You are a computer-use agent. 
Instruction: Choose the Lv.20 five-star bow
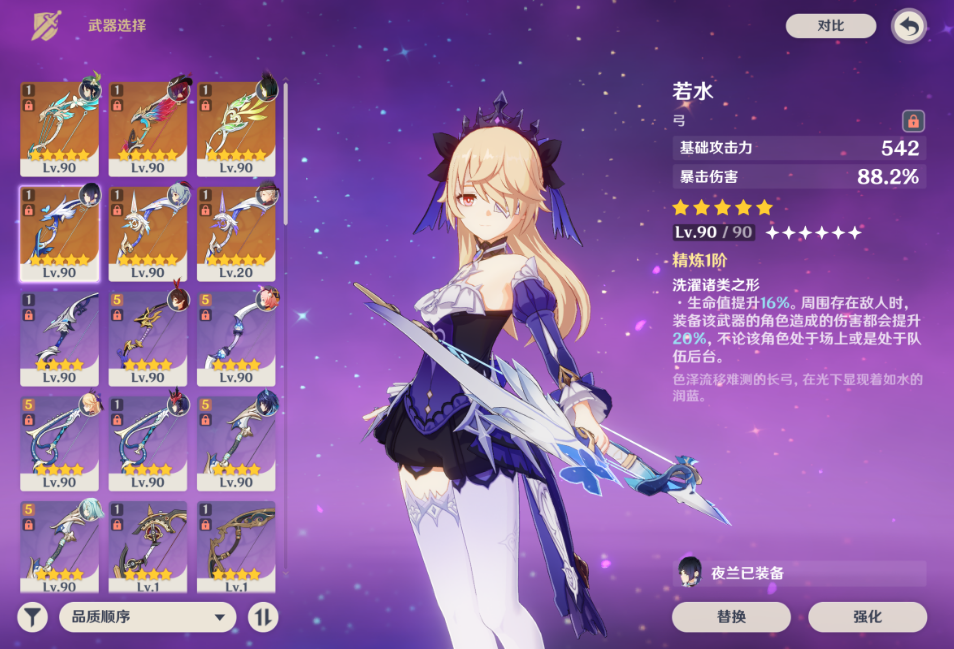click(x=236, y=233)
